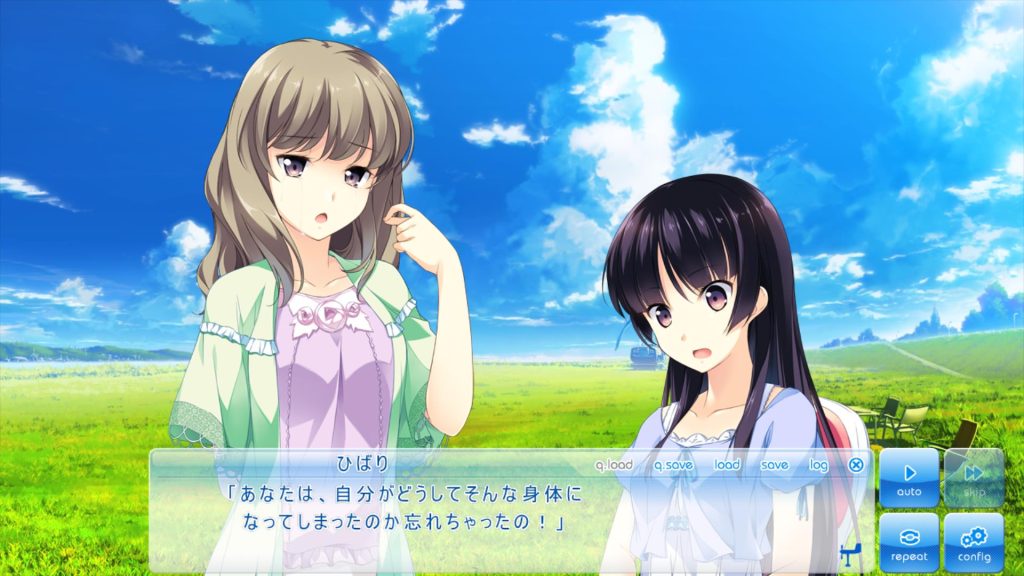Image resolution: width=1024 pixels, height=576 pixels.
Task: Replay voice with repeat button
Action: (x=909, y=542)
